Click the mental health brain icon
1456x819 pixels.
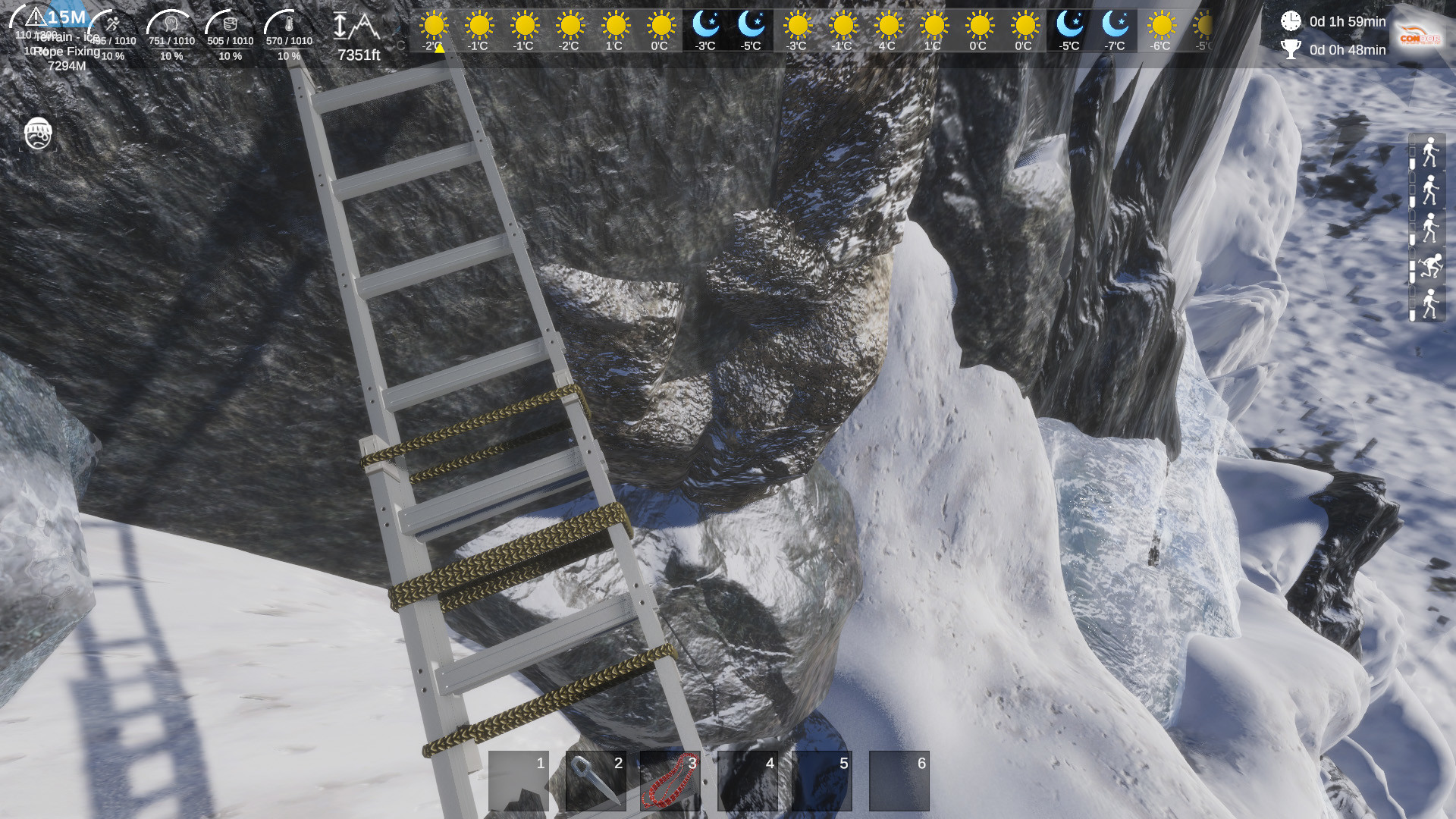pos(171,24)
